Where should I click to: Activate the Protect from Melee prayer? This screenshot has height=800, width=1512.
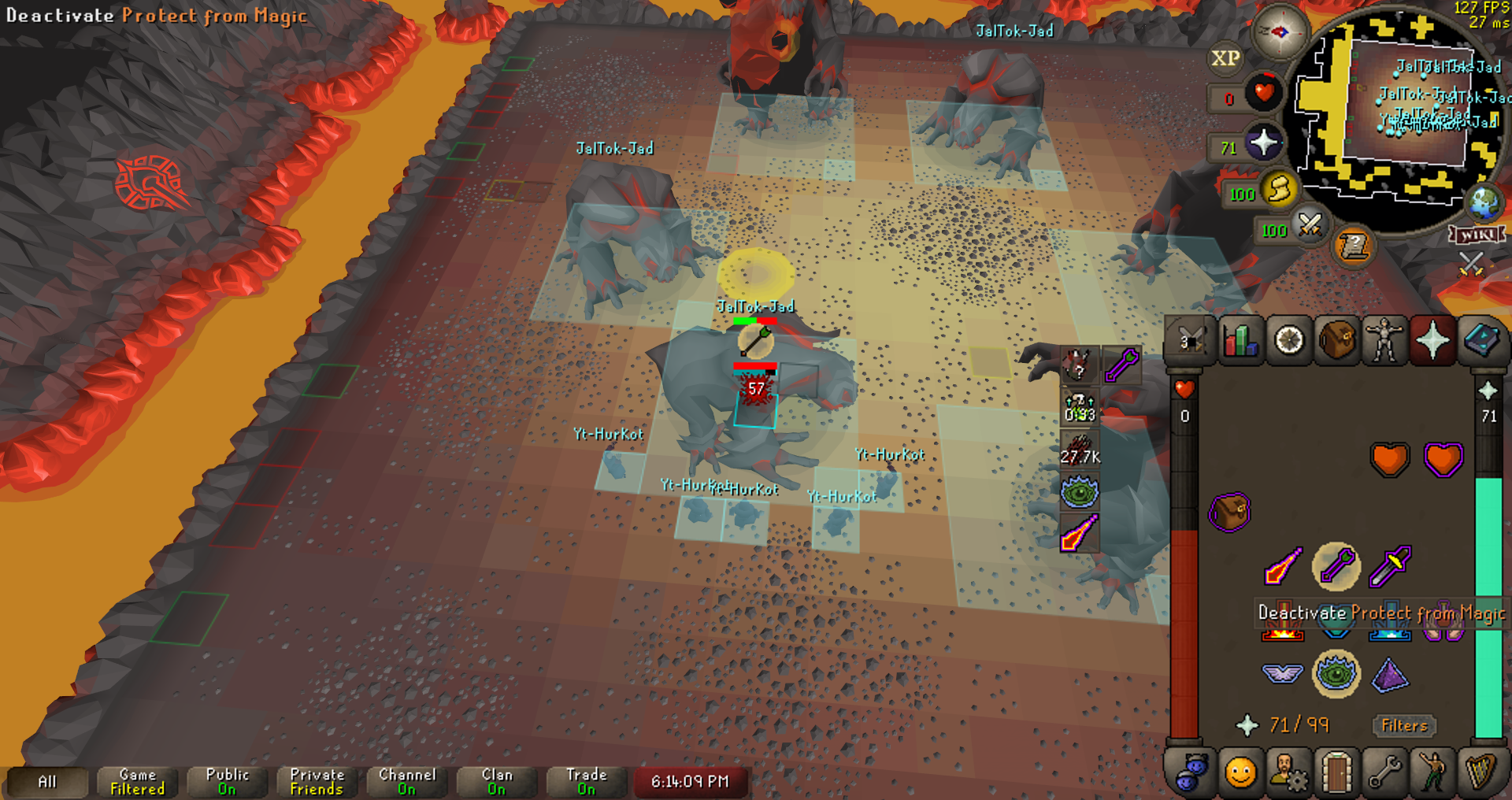pos(1389,566)
